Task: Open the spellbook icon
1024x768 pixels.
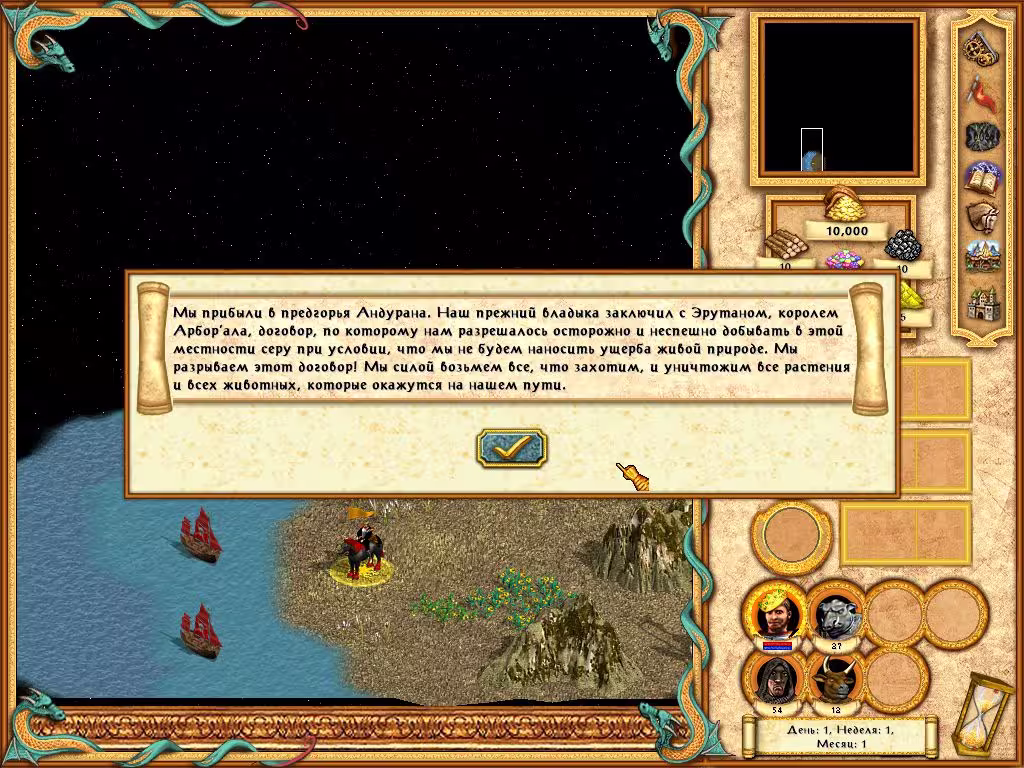Action: pos(978,177)
